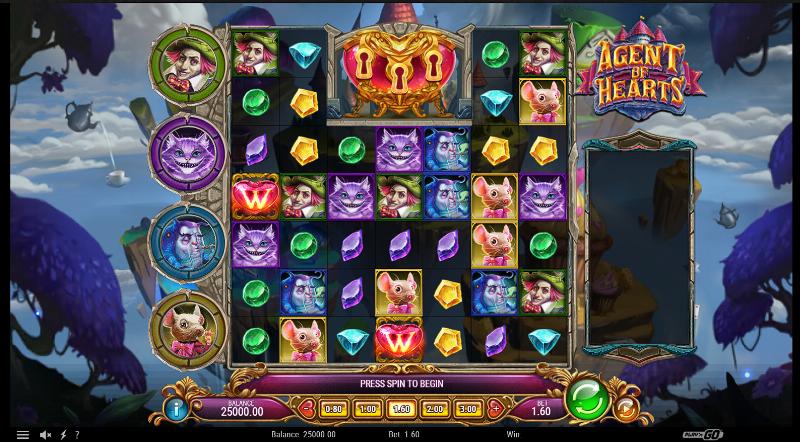Set the bet to 2.00
This screenshot has width=800, height=442.
(x=435, y=408)
